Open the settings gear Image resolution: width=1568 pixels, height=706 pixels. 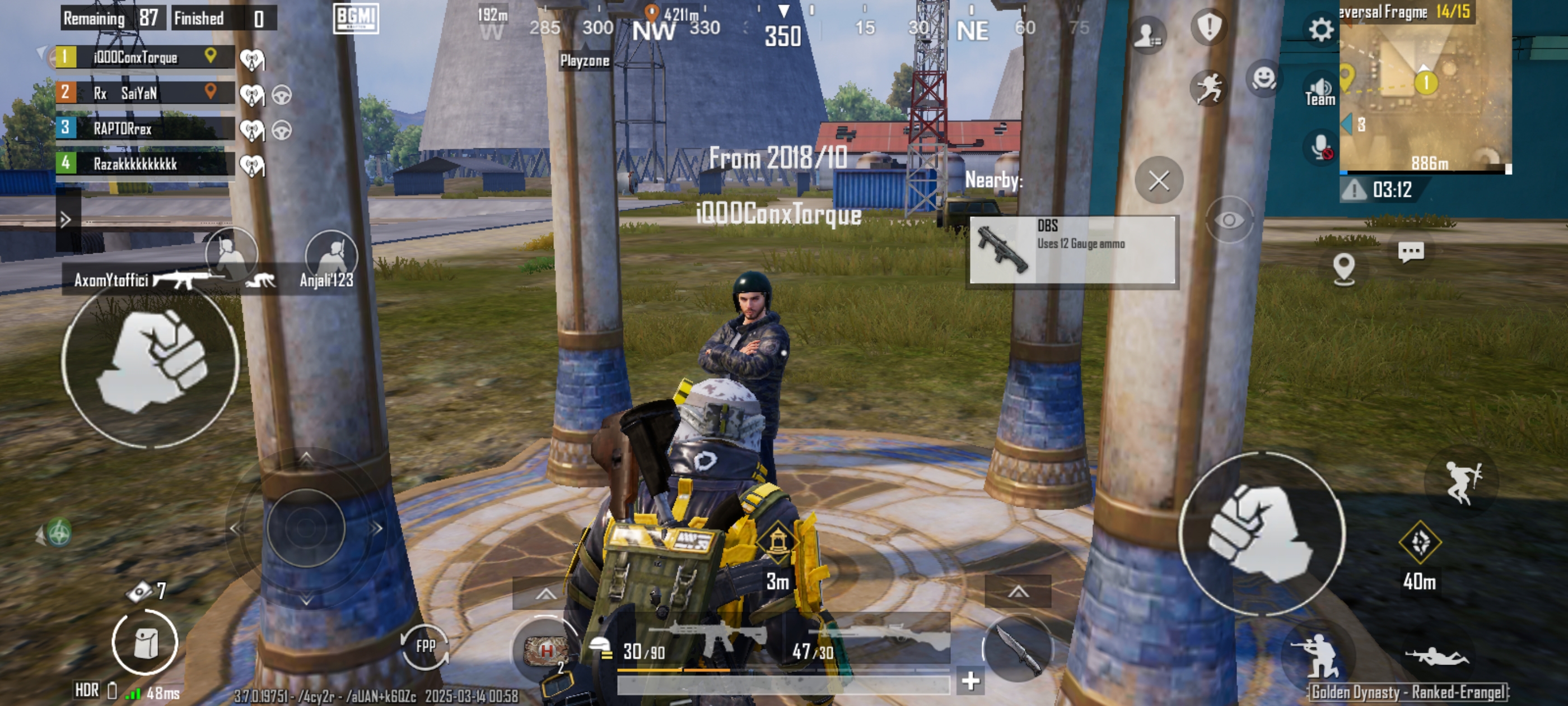[1320, 29]
